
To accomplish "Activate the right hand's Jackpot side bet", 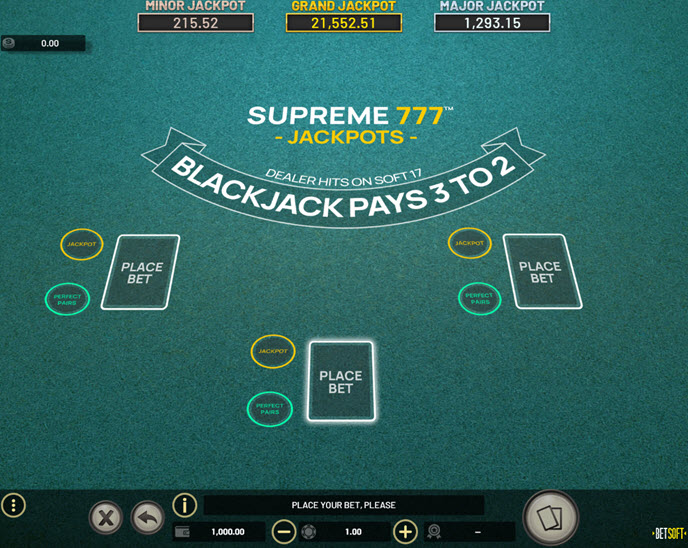I will coord(471,243).
